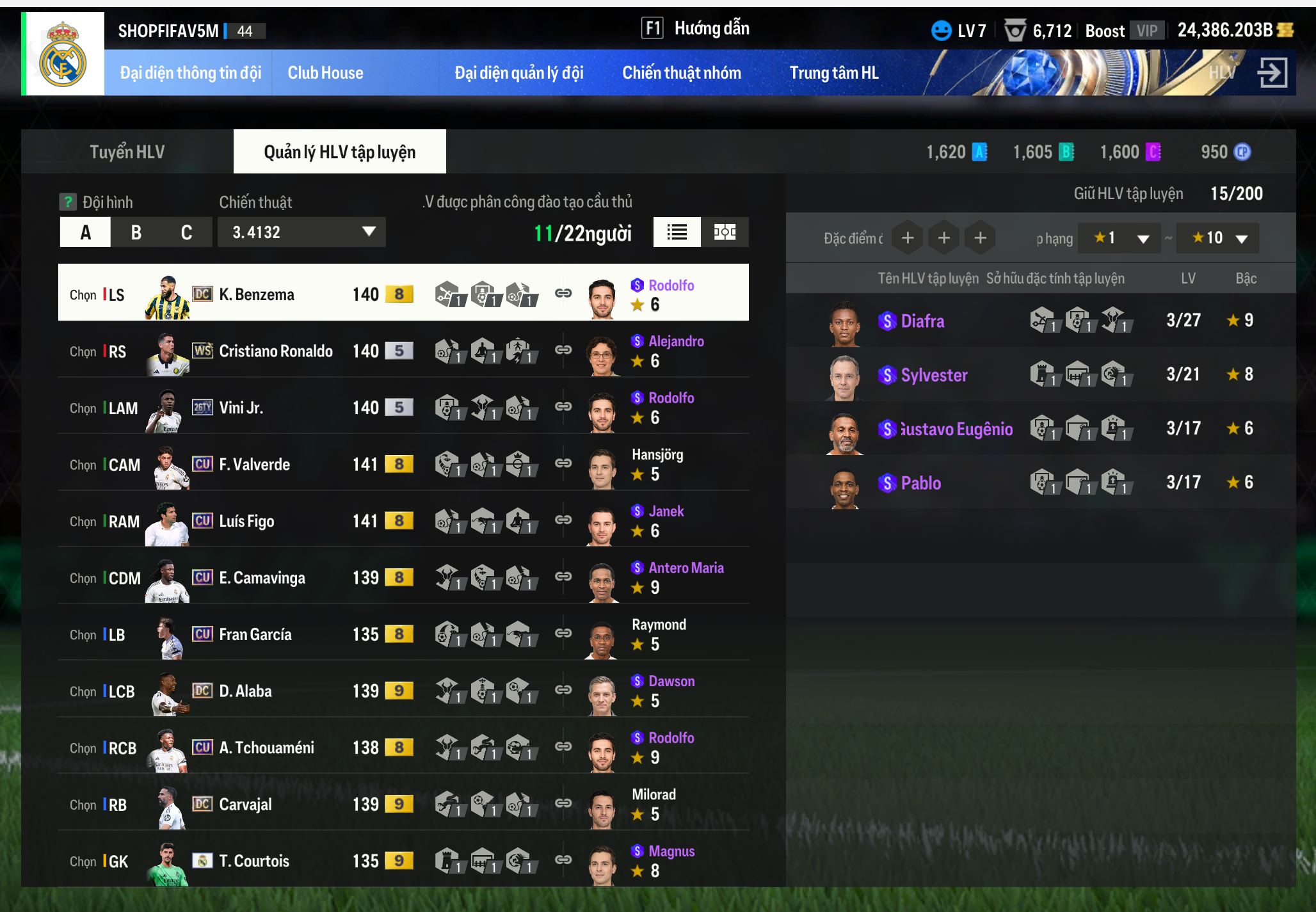Select trainer Sylvester in the list
The image size is (1316, 912).
[x=933, y=375]
